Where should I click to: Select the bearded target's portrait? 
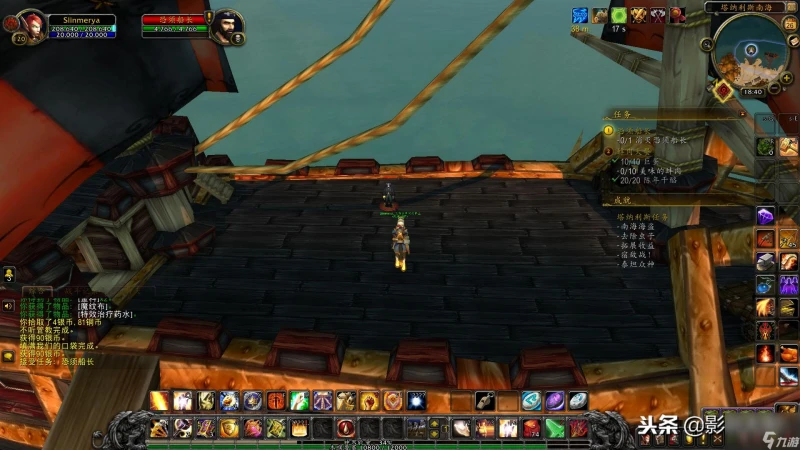click(228, 26)
